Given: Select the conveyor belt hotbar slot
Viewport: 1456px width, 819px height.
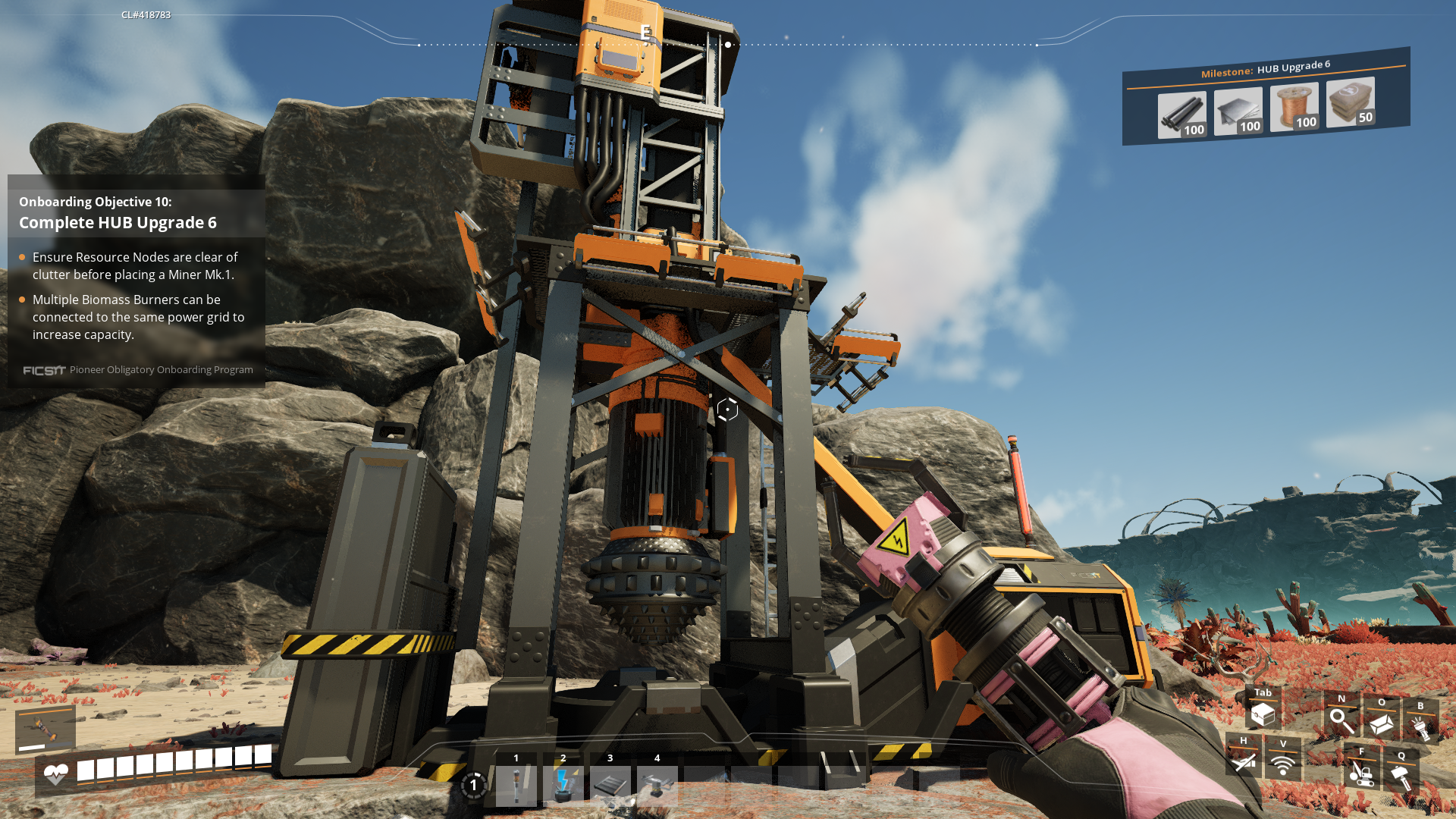Looking at the screenshot, I should [610, 785].
